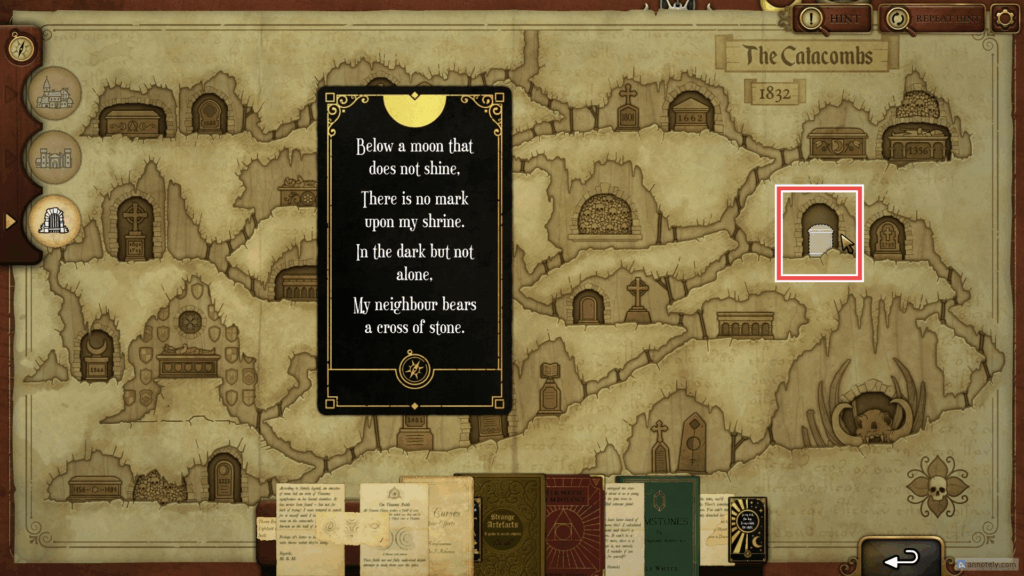Switch to the town map tab
The height and width of the screenshot is (576, 1024).
pos(54,94)
